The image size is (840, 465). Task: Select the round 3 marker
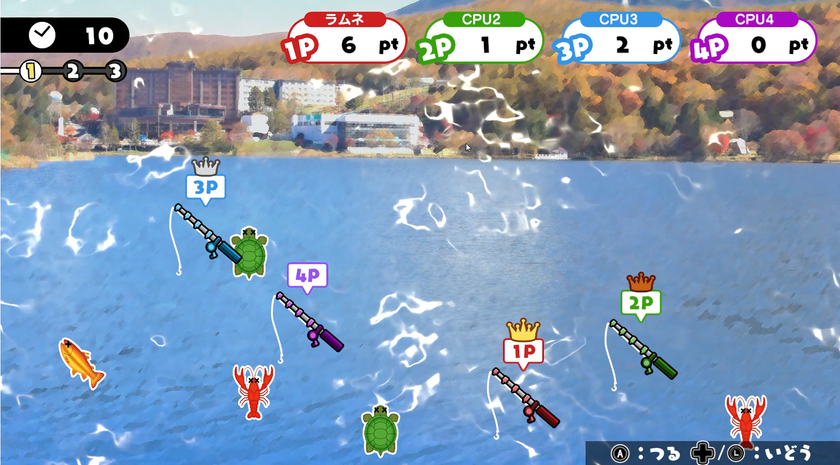[115, 70]
